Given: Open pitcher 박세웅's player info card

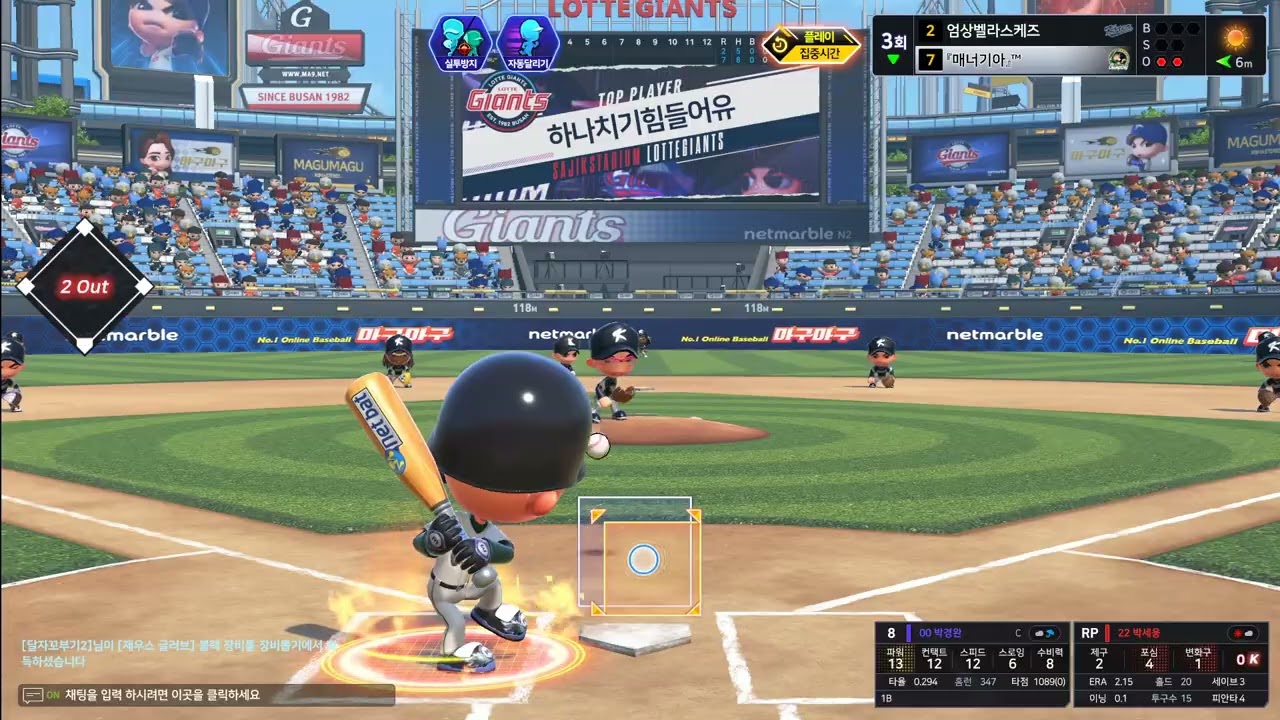Looking at the screenshot, I should tap(1170, 664).
